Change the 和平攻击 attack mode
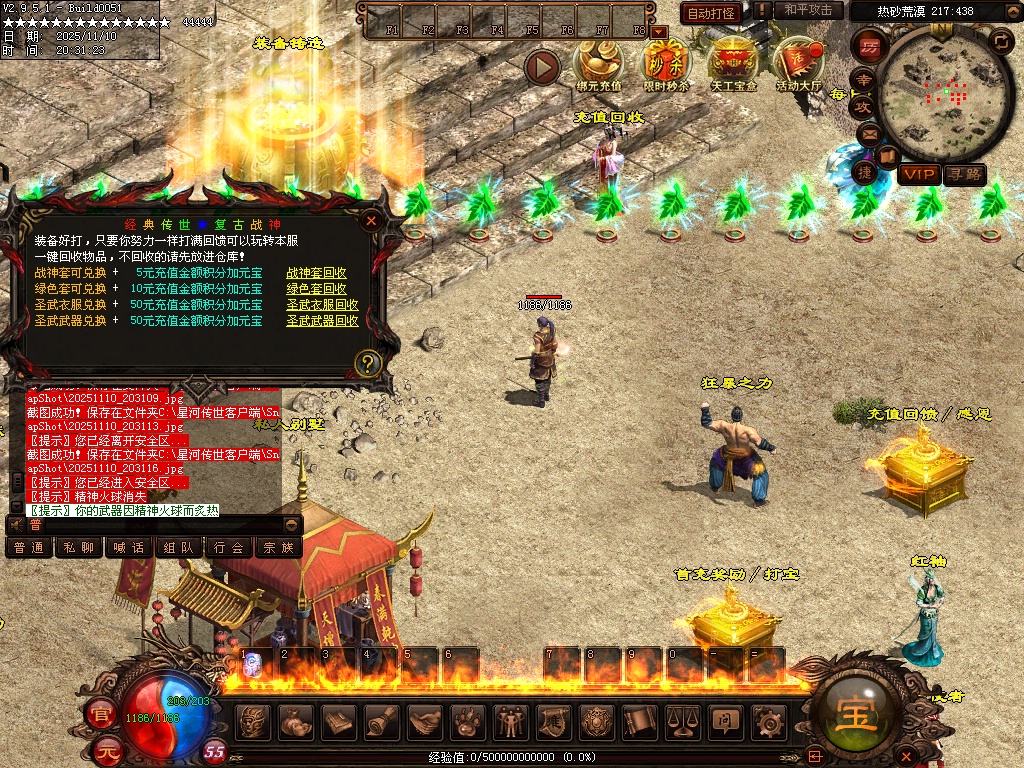 (808, 10)
